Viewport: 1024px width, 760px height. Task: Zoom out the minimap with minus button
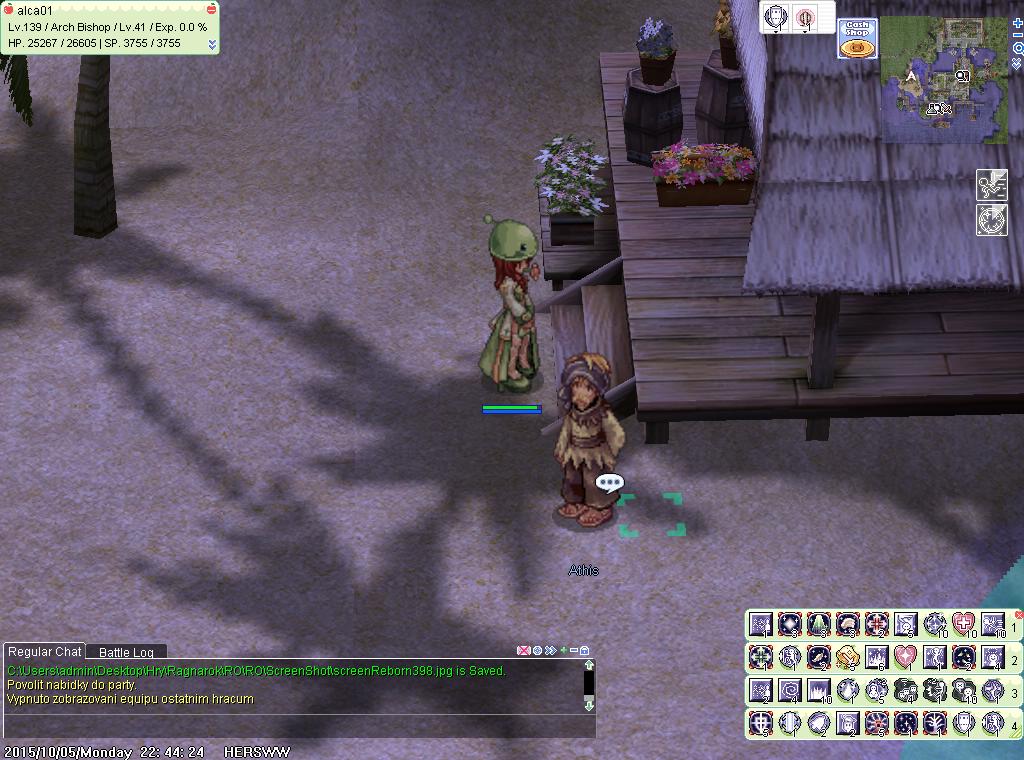coord(1017,35)
